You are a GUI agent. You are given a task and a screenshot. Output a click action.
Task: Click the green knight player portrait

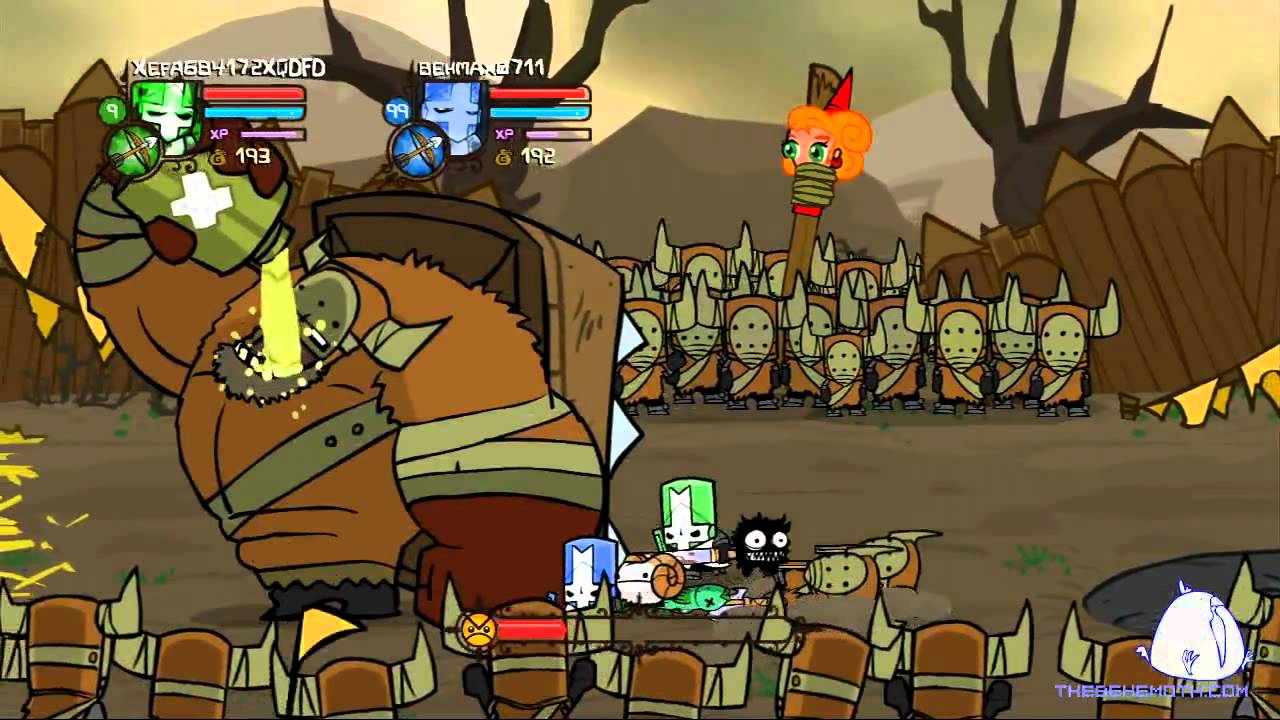tap(170, 112)
